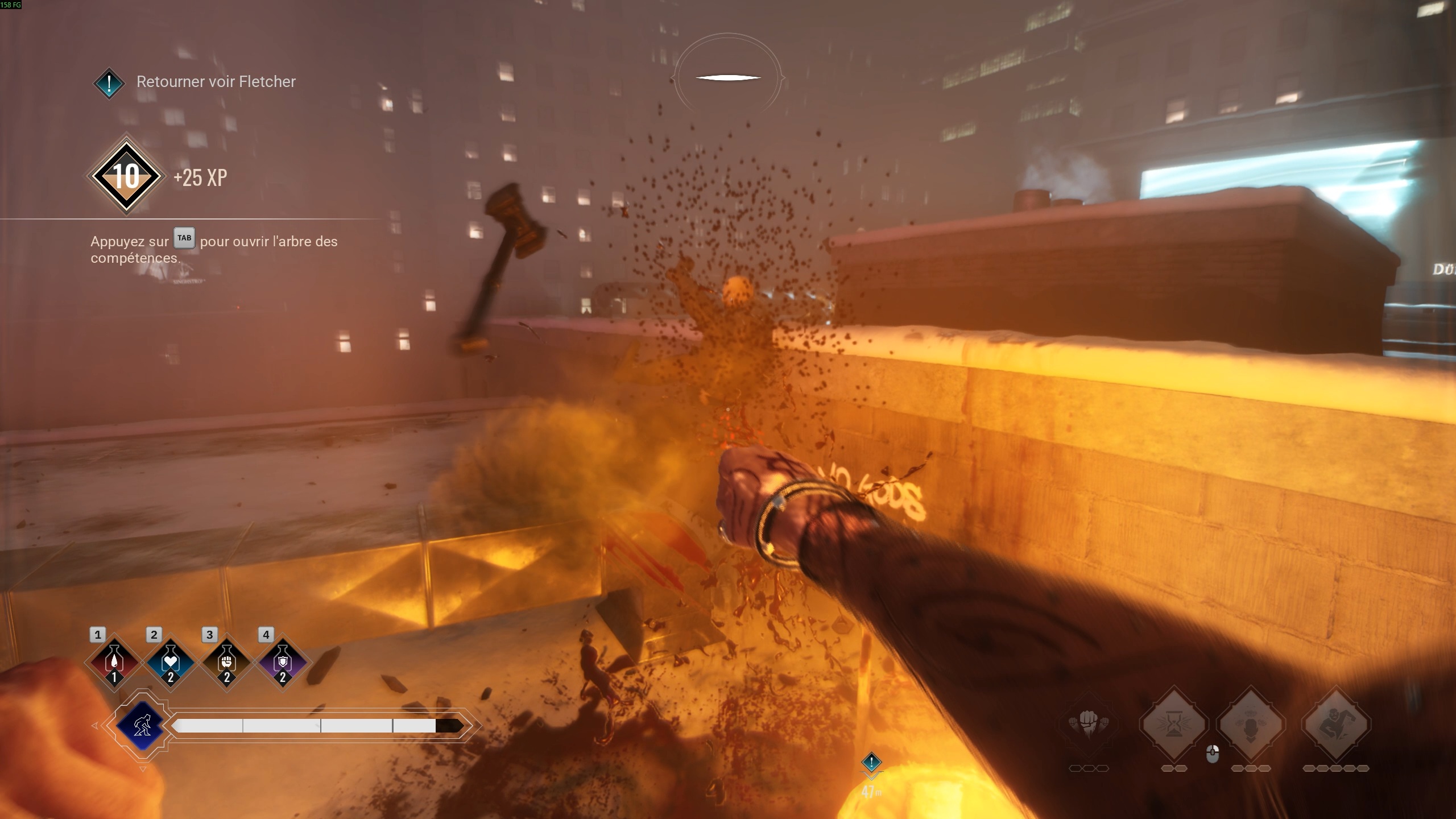Screen dimensions: 1456x819
Task: Activate the triple fists ability
Action: click(x=1089, y=724)
